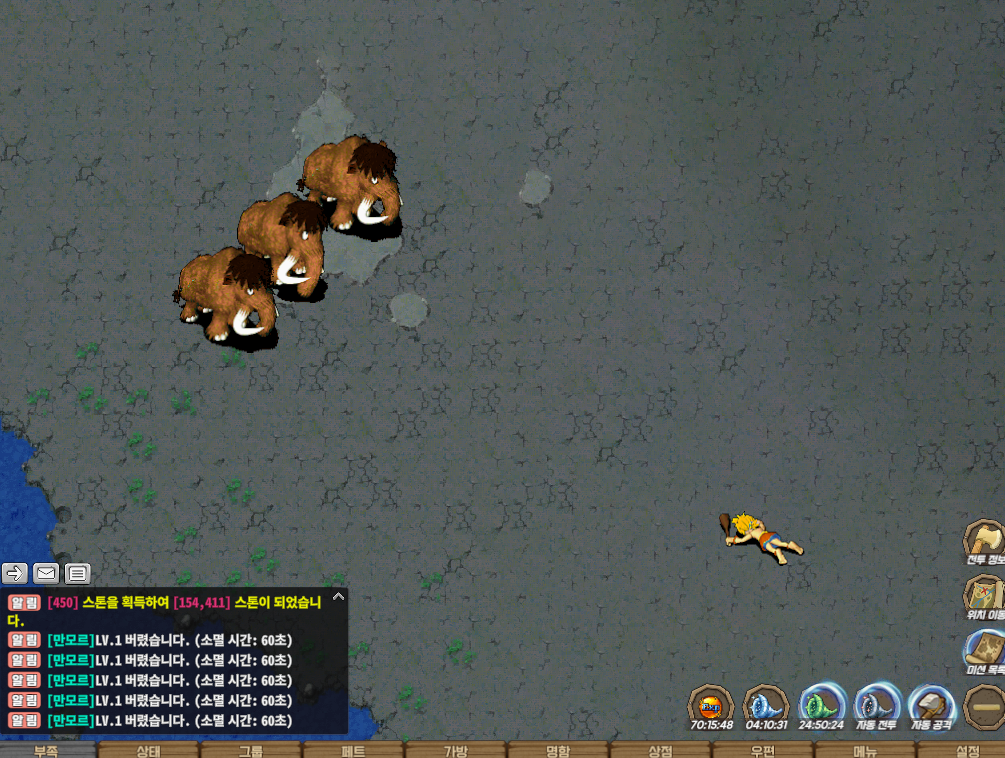
Task: Open the 그룹 (Group) menu
Action: (251, 750)
